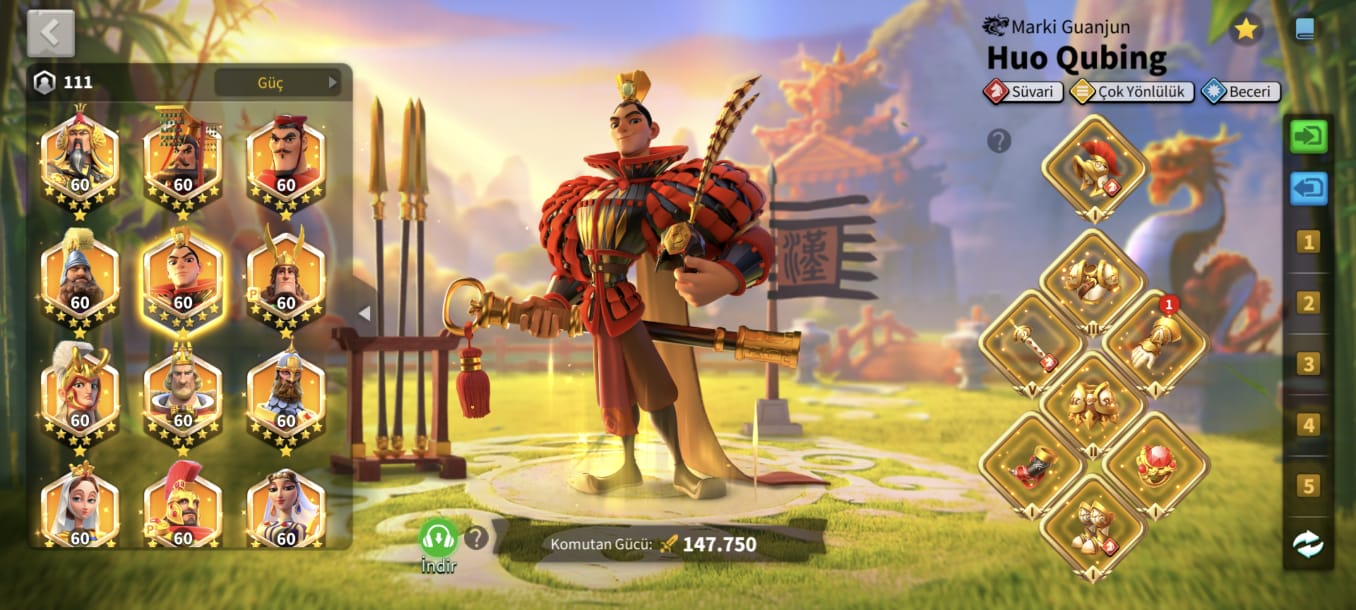Tap the gold star favorite button
This screenshot has width=1356, height=610.
pos(1245,29)
